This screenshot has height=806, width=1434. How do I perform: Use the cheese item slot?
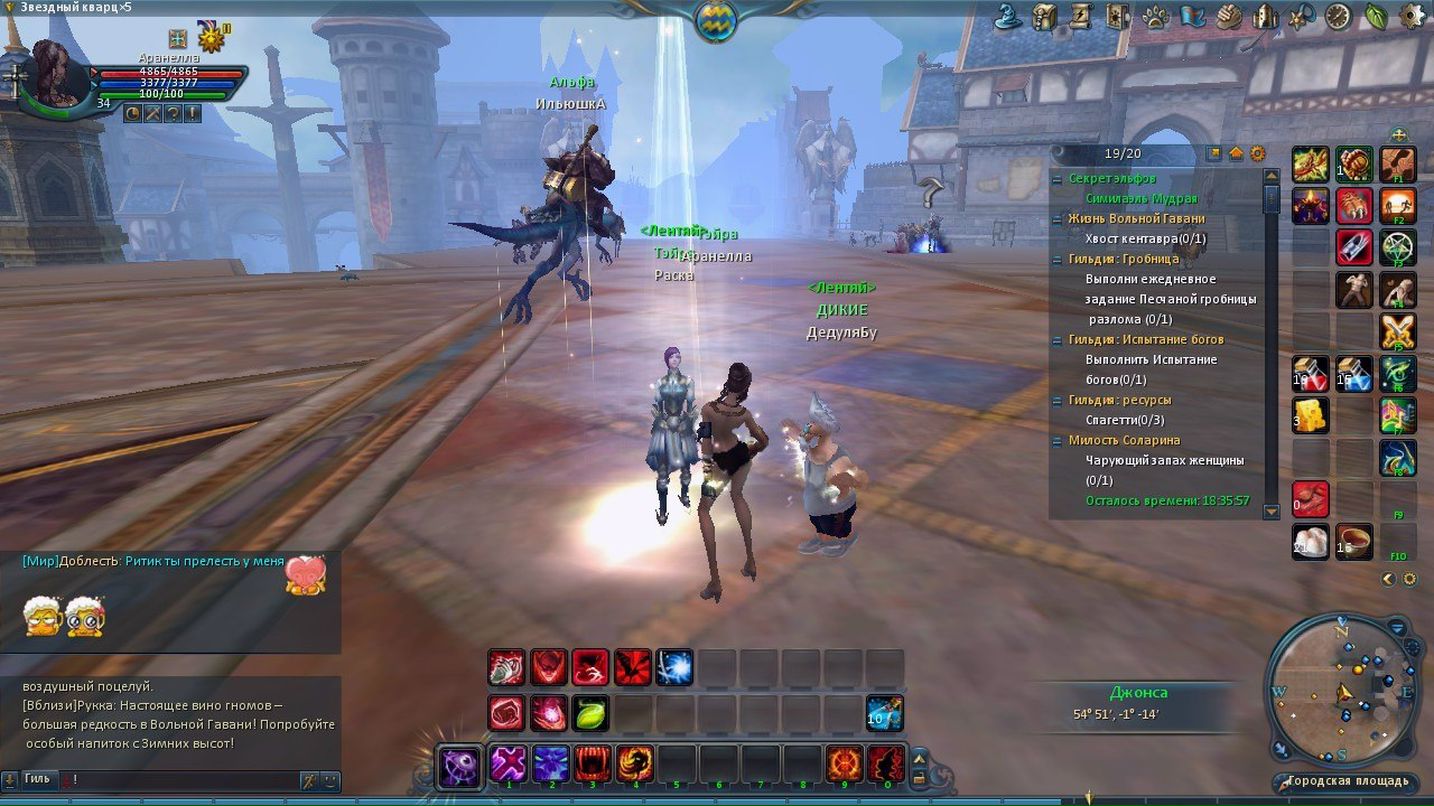pos(1310,415)
